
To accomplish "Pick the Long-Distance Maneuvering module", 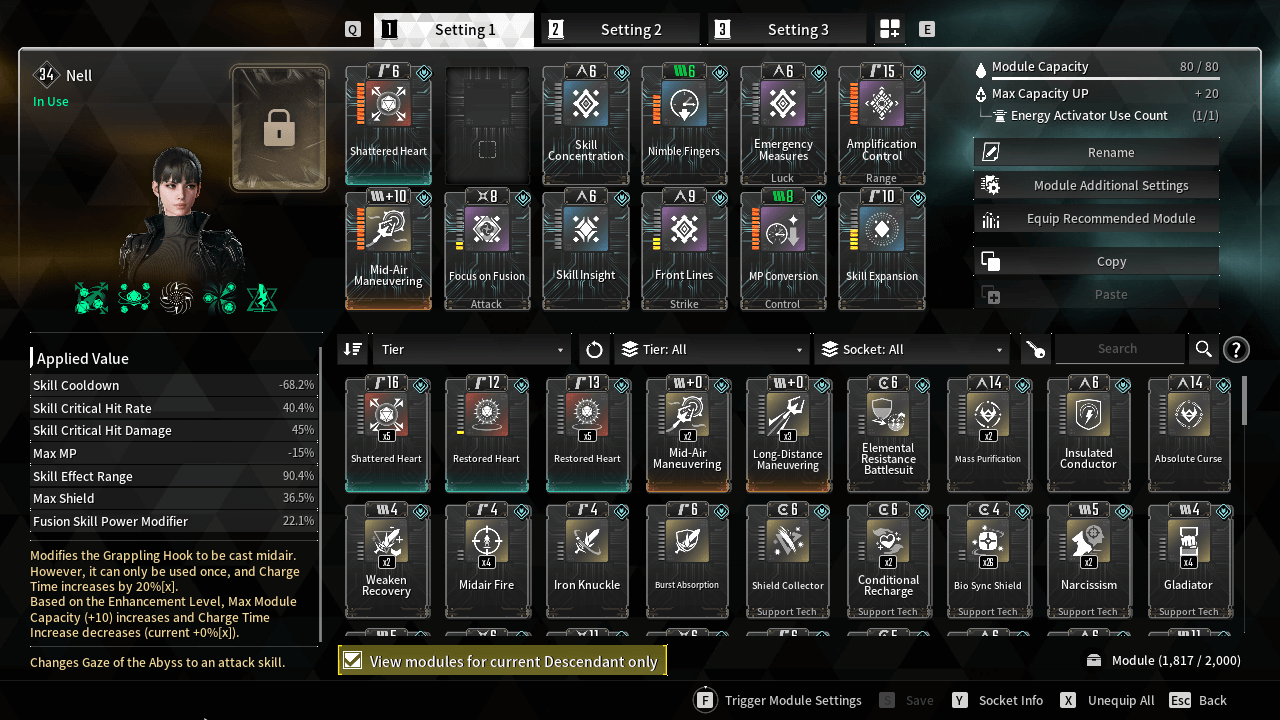I will coord(788,435).
